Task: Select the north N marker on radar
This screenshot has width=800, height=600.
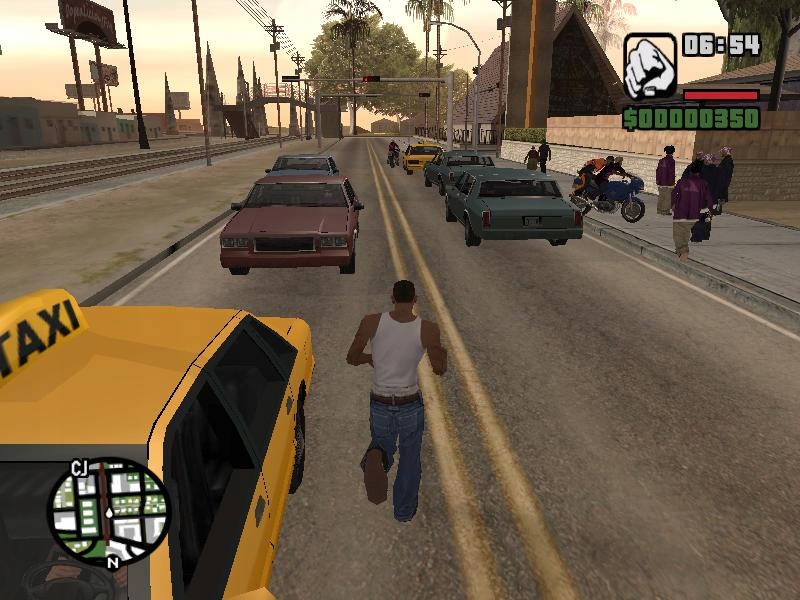Action: point(113,563)
